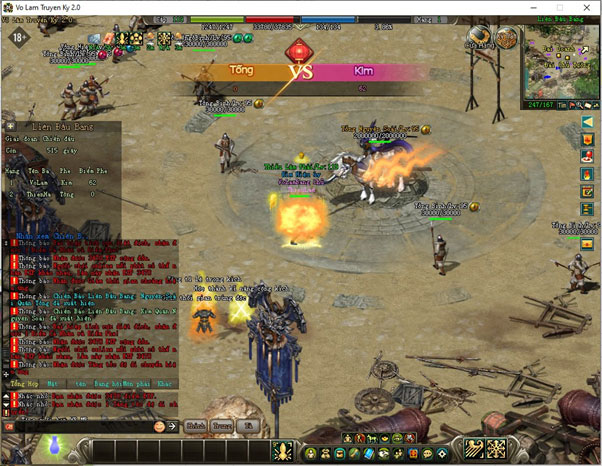Select the yellow figure skill icon
Screen dimensions: 602x466
tap(282, 450)
